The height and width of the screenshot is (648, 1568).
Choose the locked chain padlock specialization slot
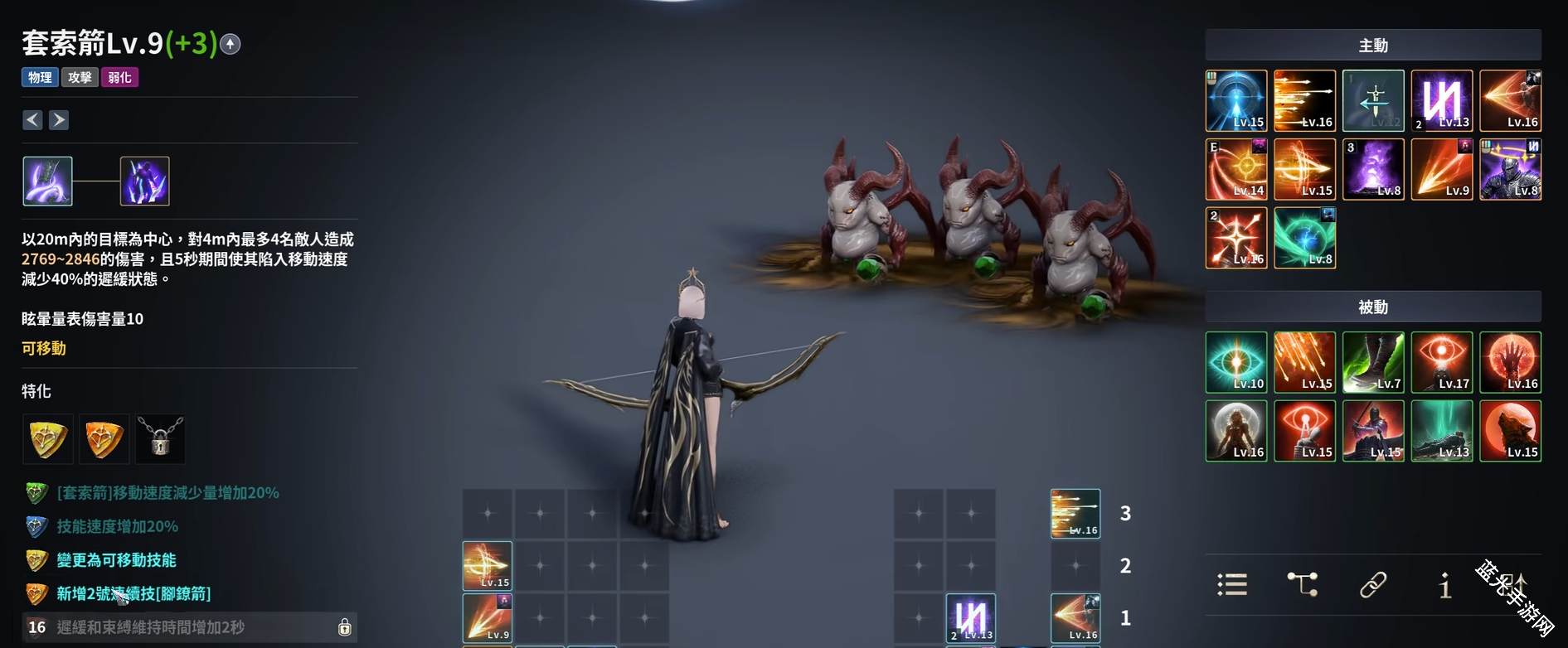tap(161, 439)
